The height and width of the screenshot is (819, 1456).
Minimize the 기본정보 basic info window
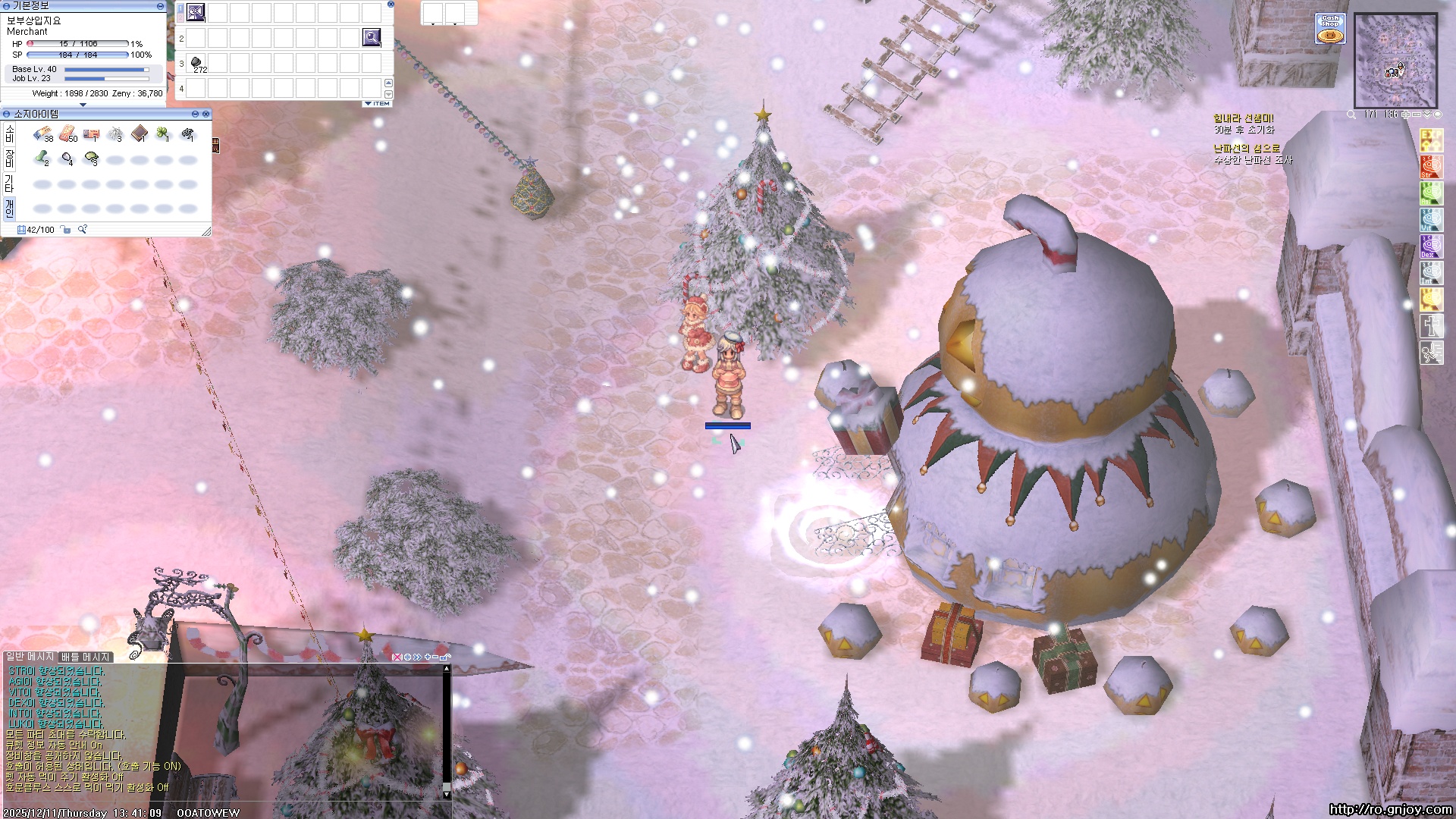[160, 5]
